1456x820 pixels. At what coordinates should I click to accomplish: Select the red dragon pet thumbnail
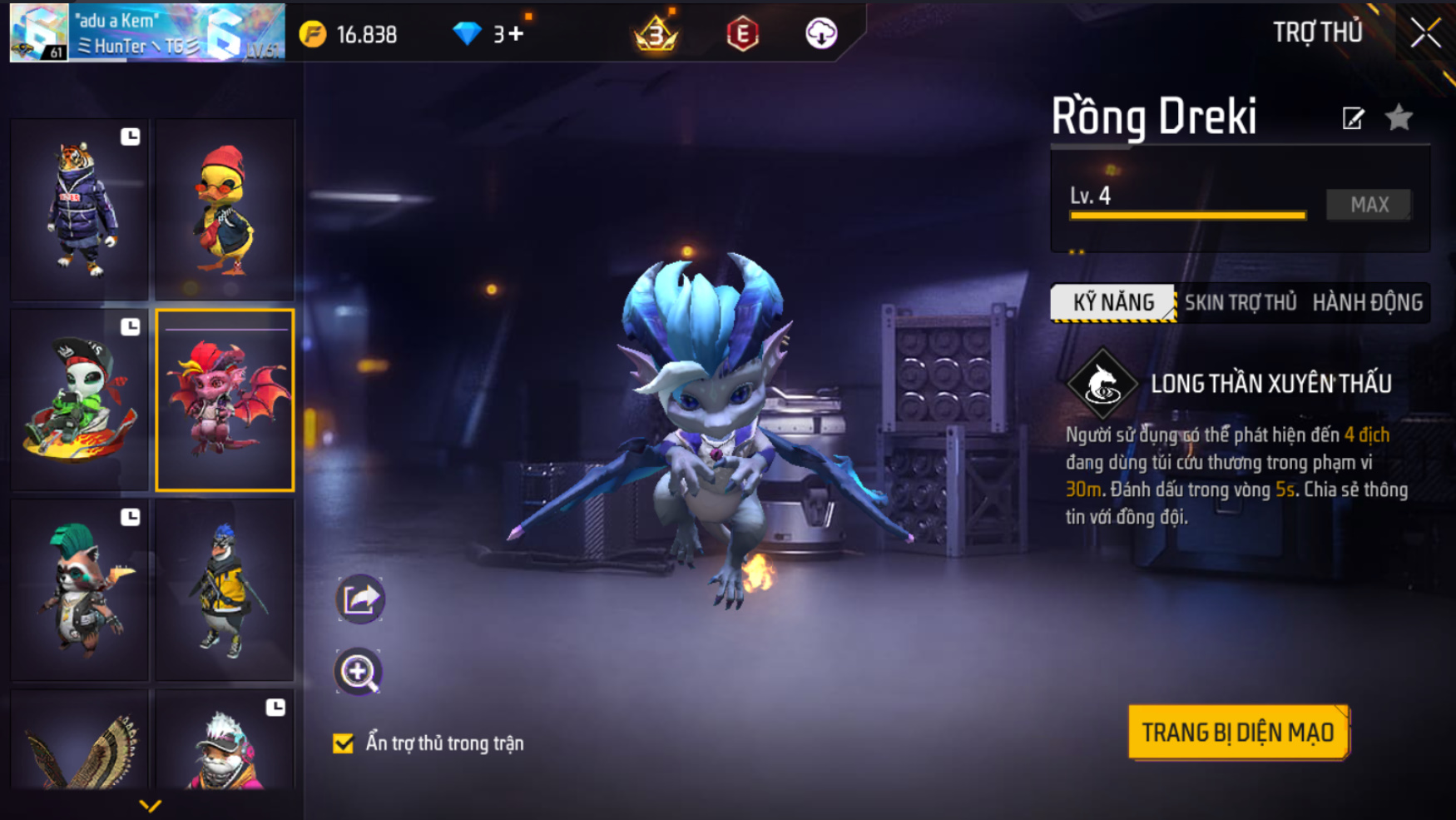225,400
